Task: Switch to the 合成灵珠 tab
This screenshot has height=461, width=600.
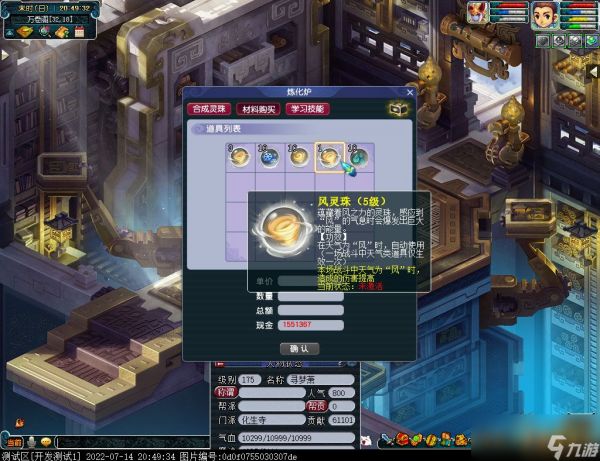Action: (x=209, y=108)
